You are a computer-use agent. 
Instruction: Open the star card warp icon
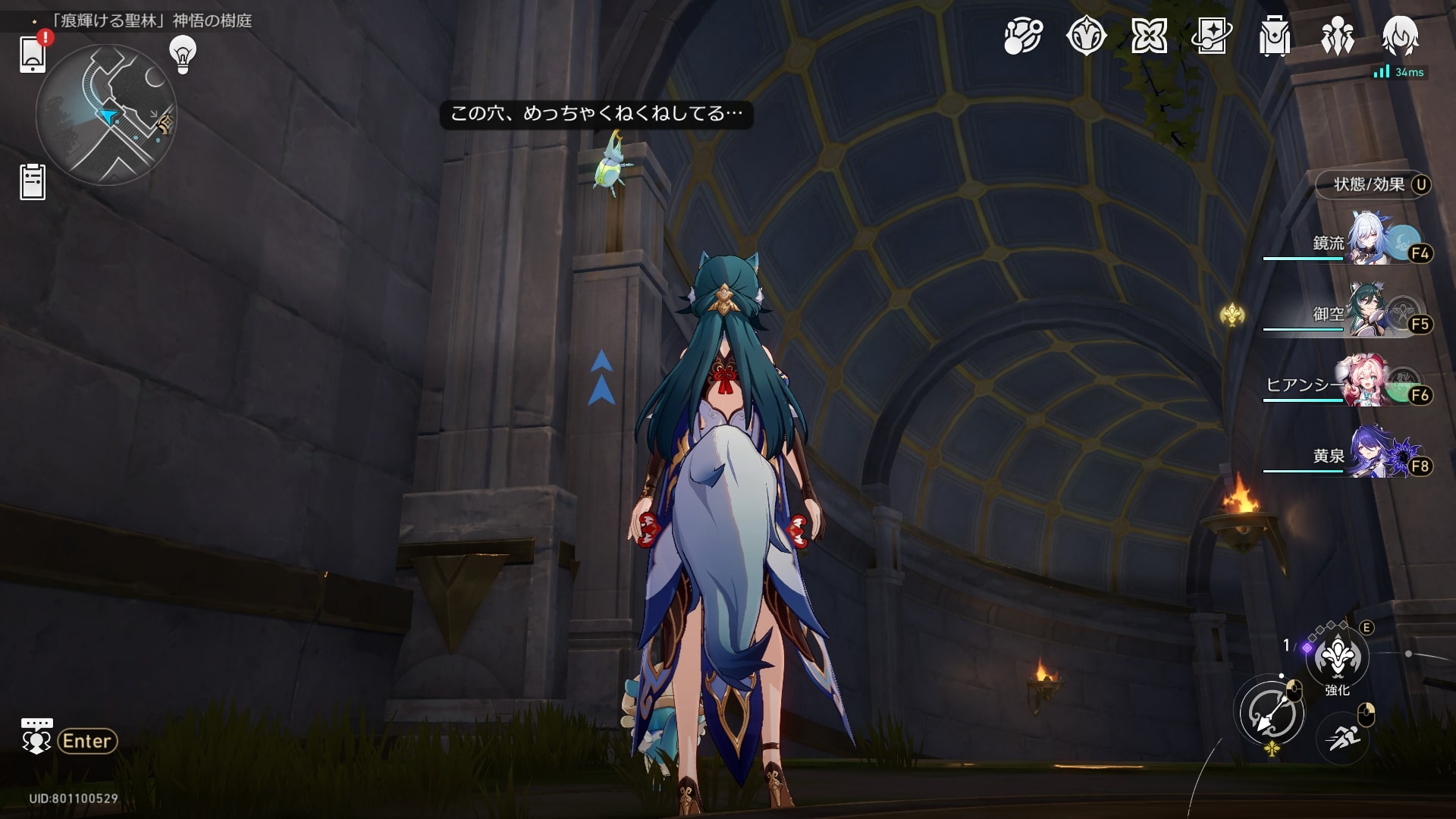tap(1211, 36)
